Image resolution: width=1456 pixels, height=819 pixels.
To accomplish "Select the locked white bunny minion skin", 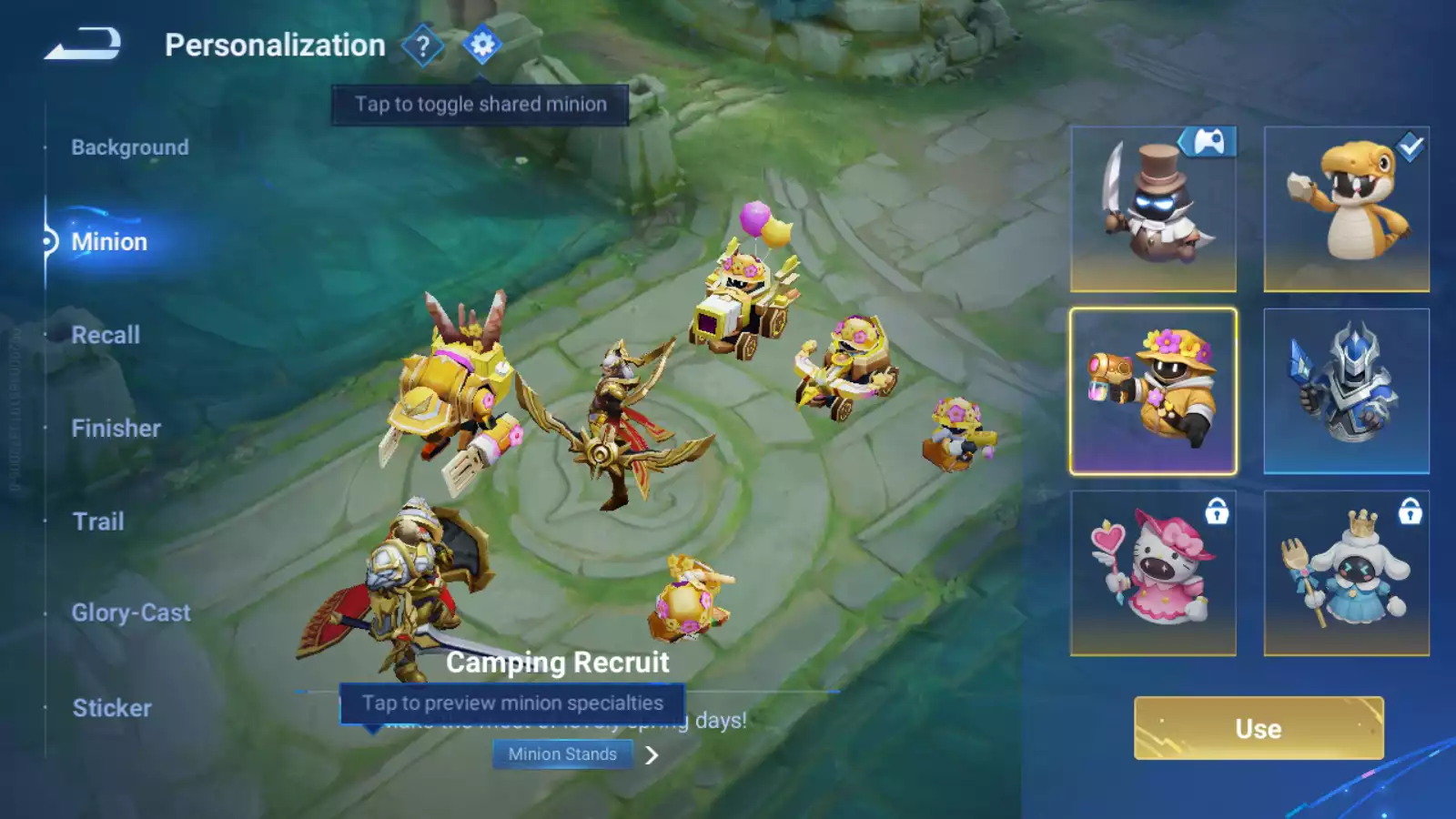I will 1346,573.
